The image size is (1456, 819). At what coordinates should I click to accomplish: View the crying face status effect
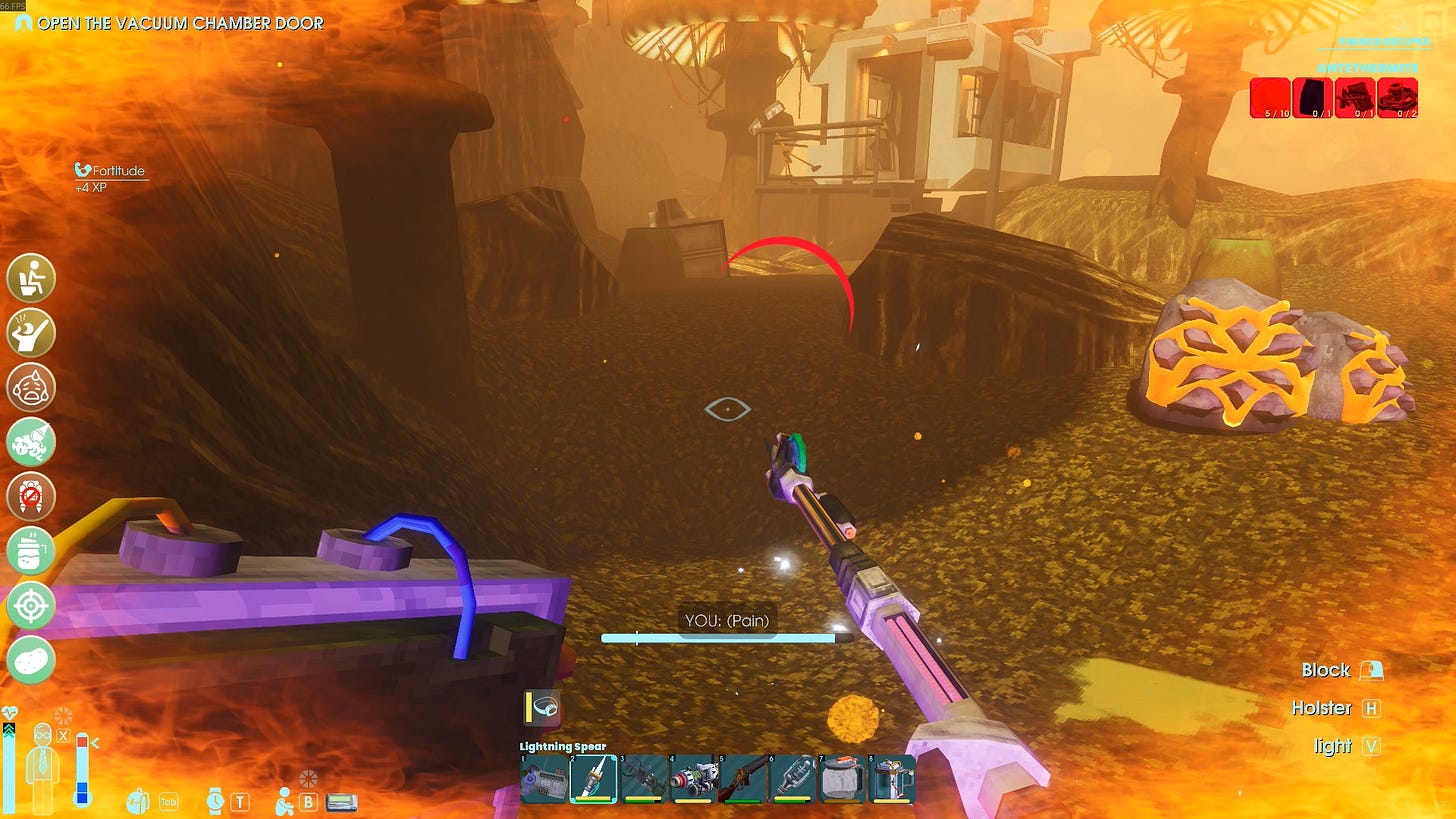point(31,387)
